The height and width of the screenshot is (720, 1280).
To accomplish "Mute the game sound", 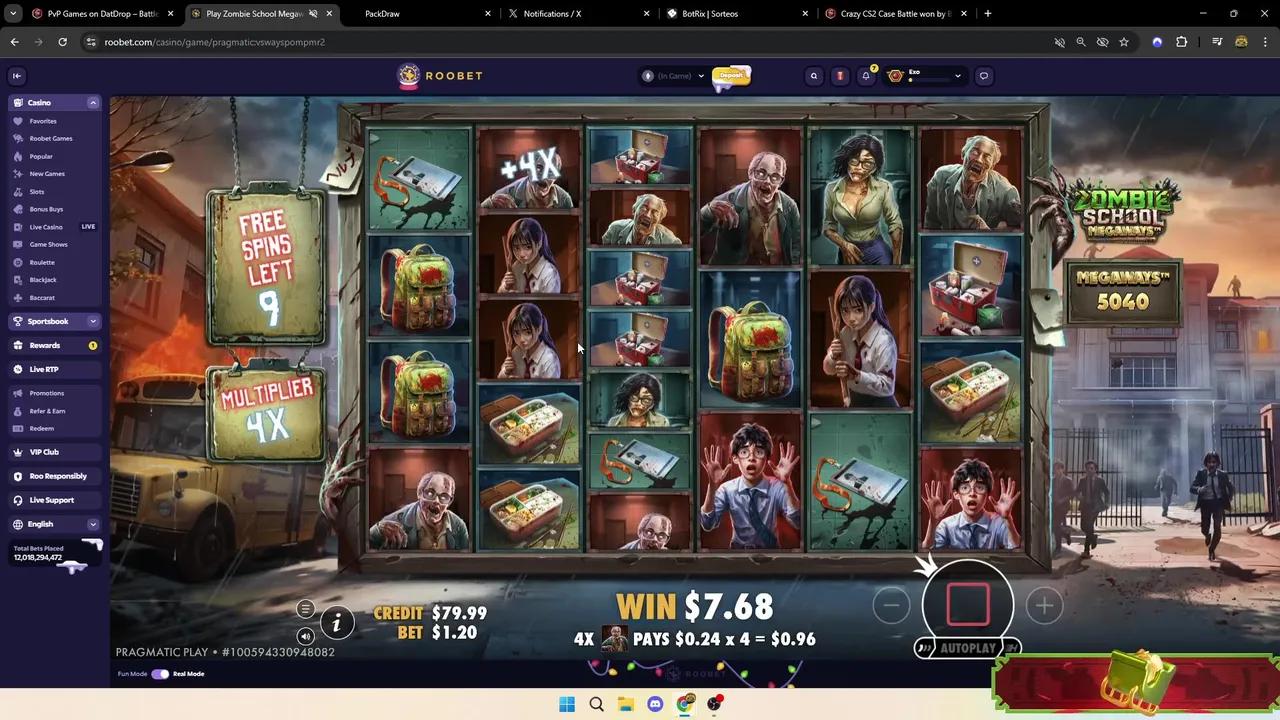I will (x=305, y=637).
